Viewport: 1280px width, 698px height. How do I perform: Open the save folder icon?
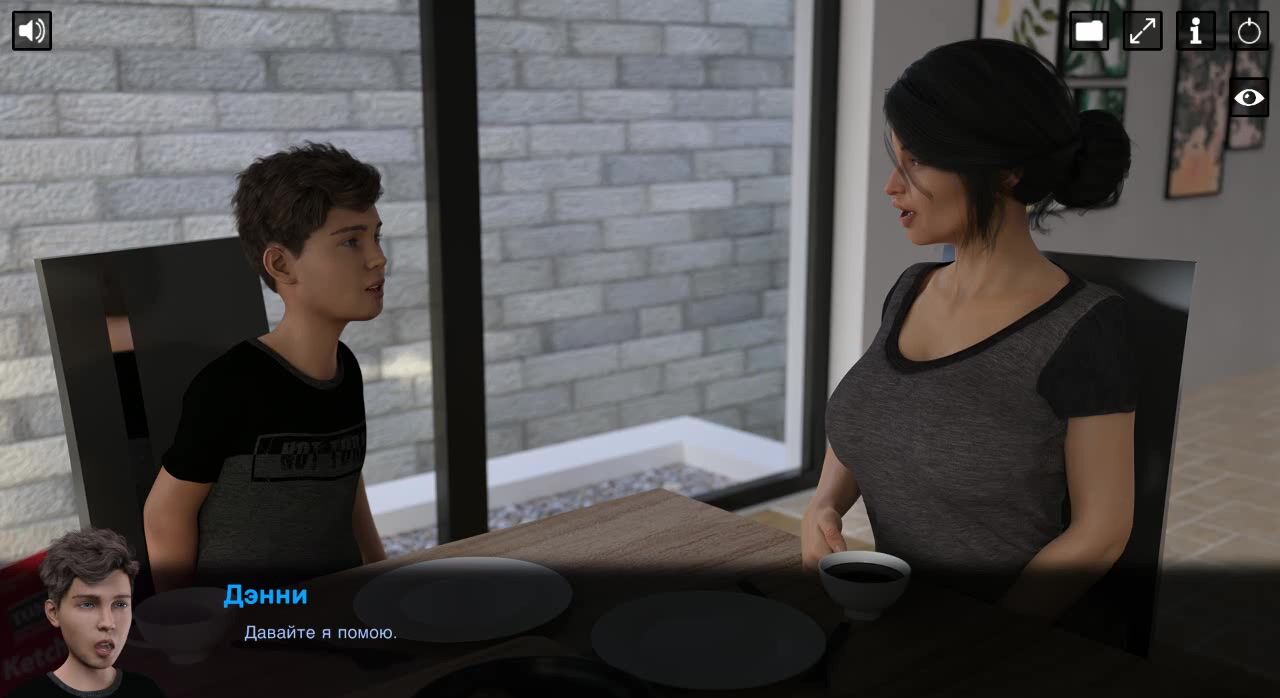point(1089,31)
